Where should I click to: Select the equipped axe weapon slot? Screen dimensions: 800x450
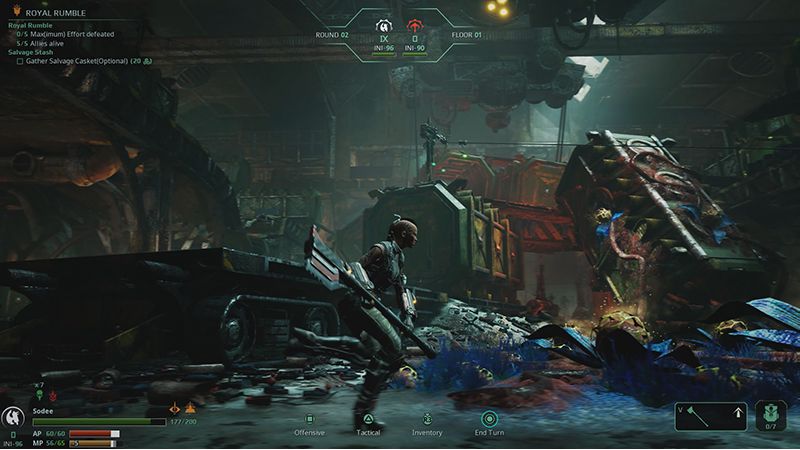pyautogui.click(x=712, y=415)
